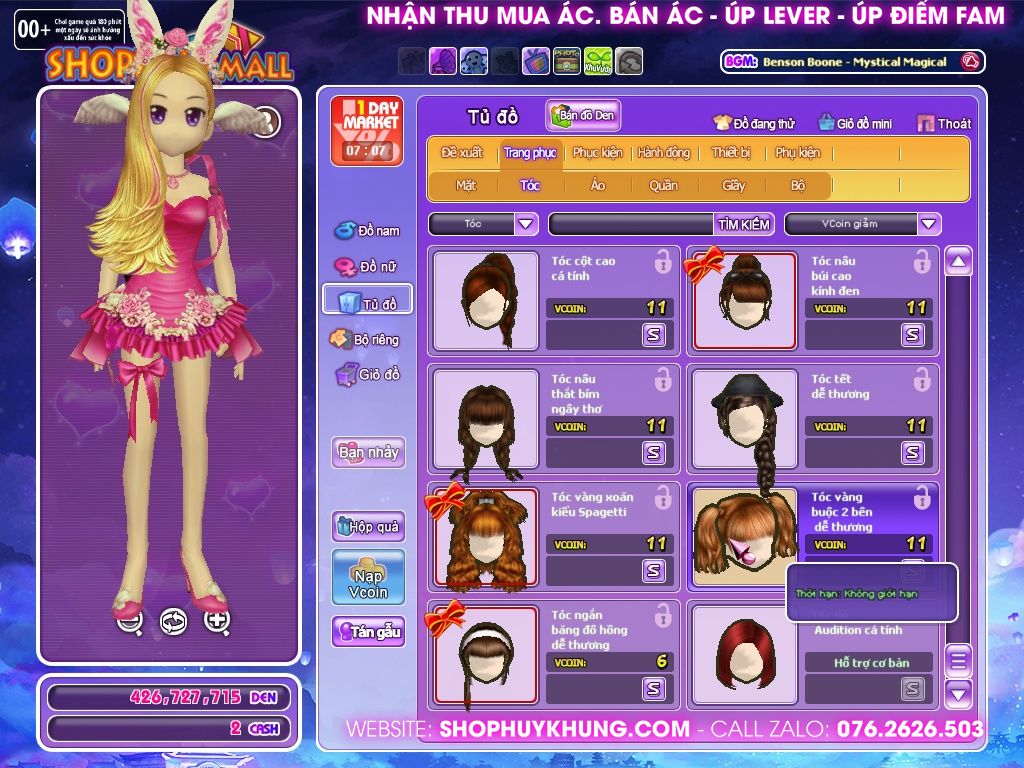Screen dimensions: 1024x768
Task: Select Đồ nữ in the side menu
Action: [368, 267]
